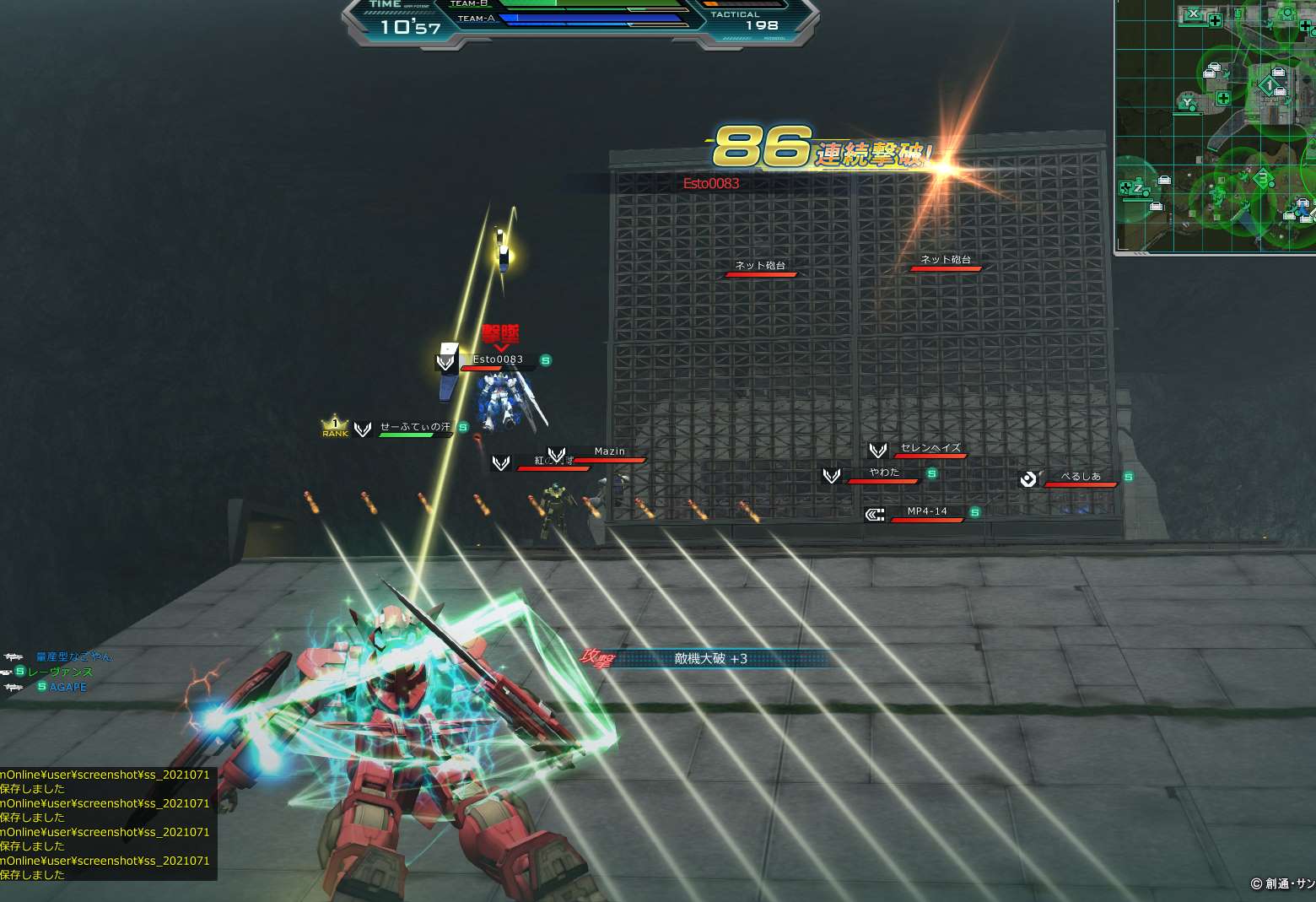This screenshot has height=902, width=1316.
Task: Click the minimap in the corner
Action: click(x=1216, y=125)
